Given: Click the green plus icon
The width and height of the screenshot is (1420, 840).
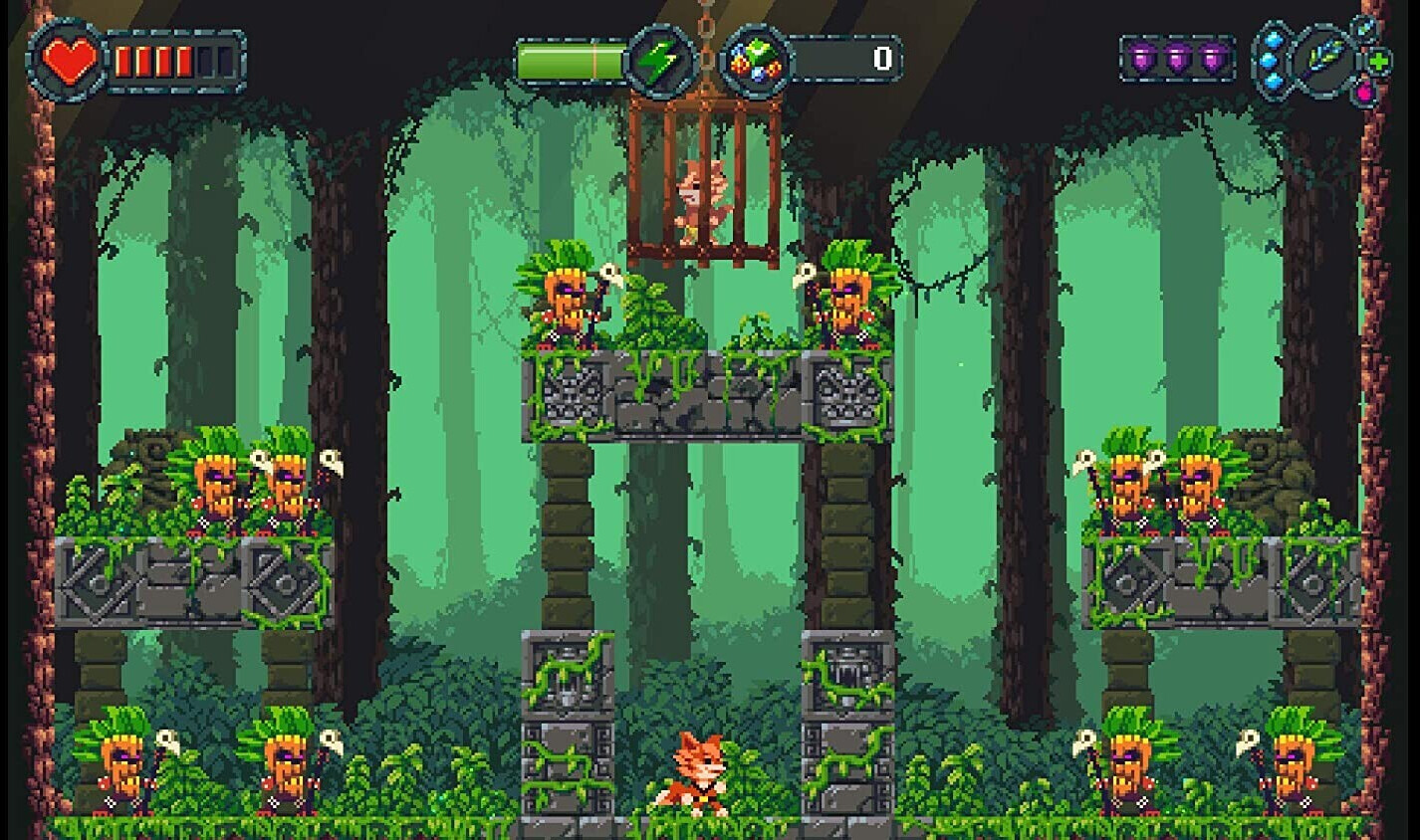Looking at the screenshot, I should coord(1379,62).
